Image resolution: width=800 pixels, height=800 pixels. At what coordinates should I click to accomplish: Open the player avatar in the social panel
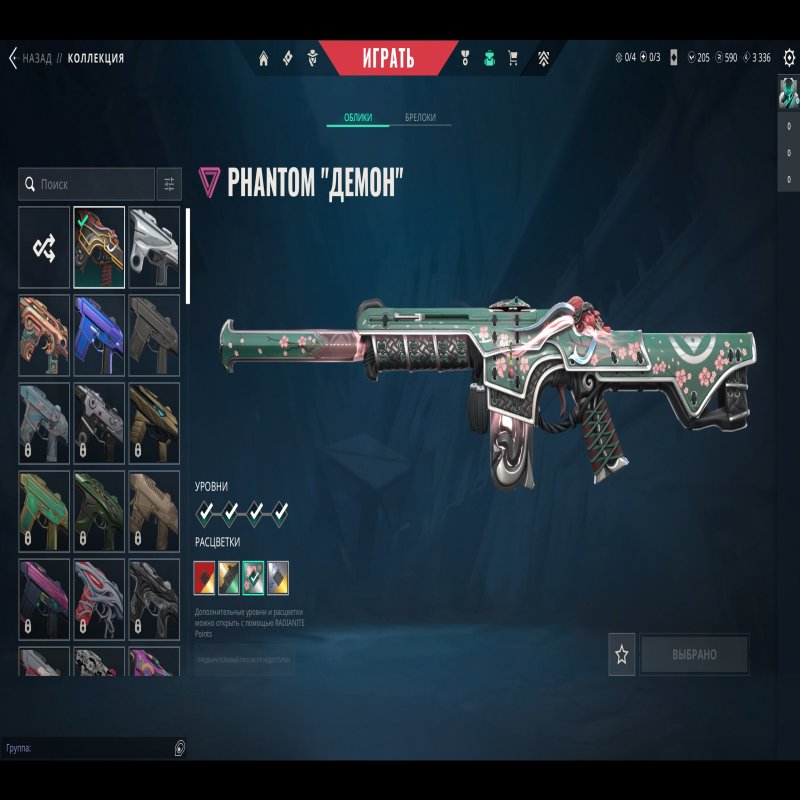(789, 93)
